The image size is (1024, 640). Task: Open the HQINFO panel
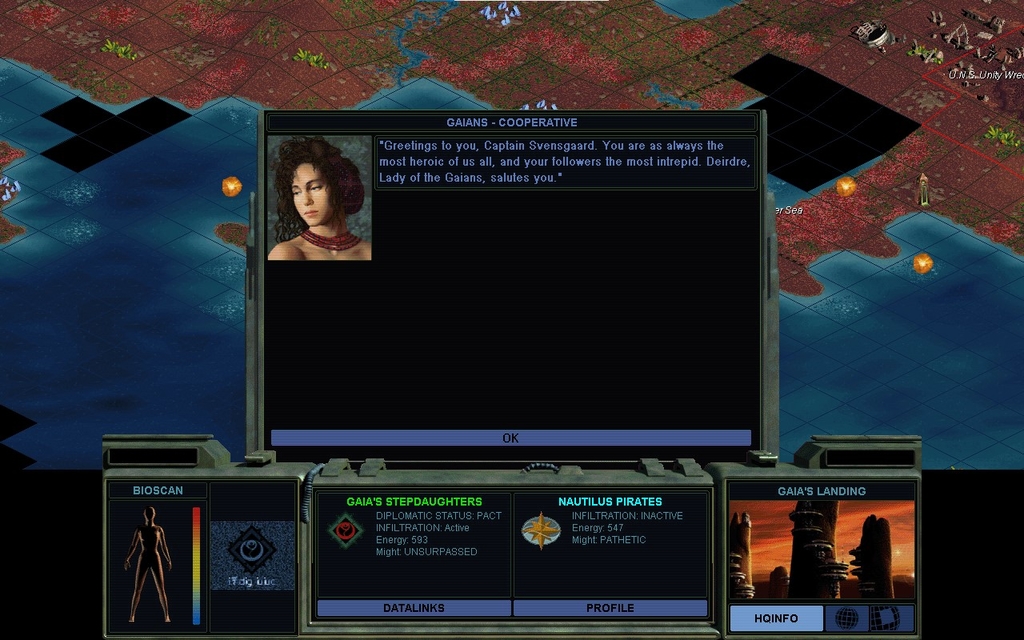tap(776, 619)
